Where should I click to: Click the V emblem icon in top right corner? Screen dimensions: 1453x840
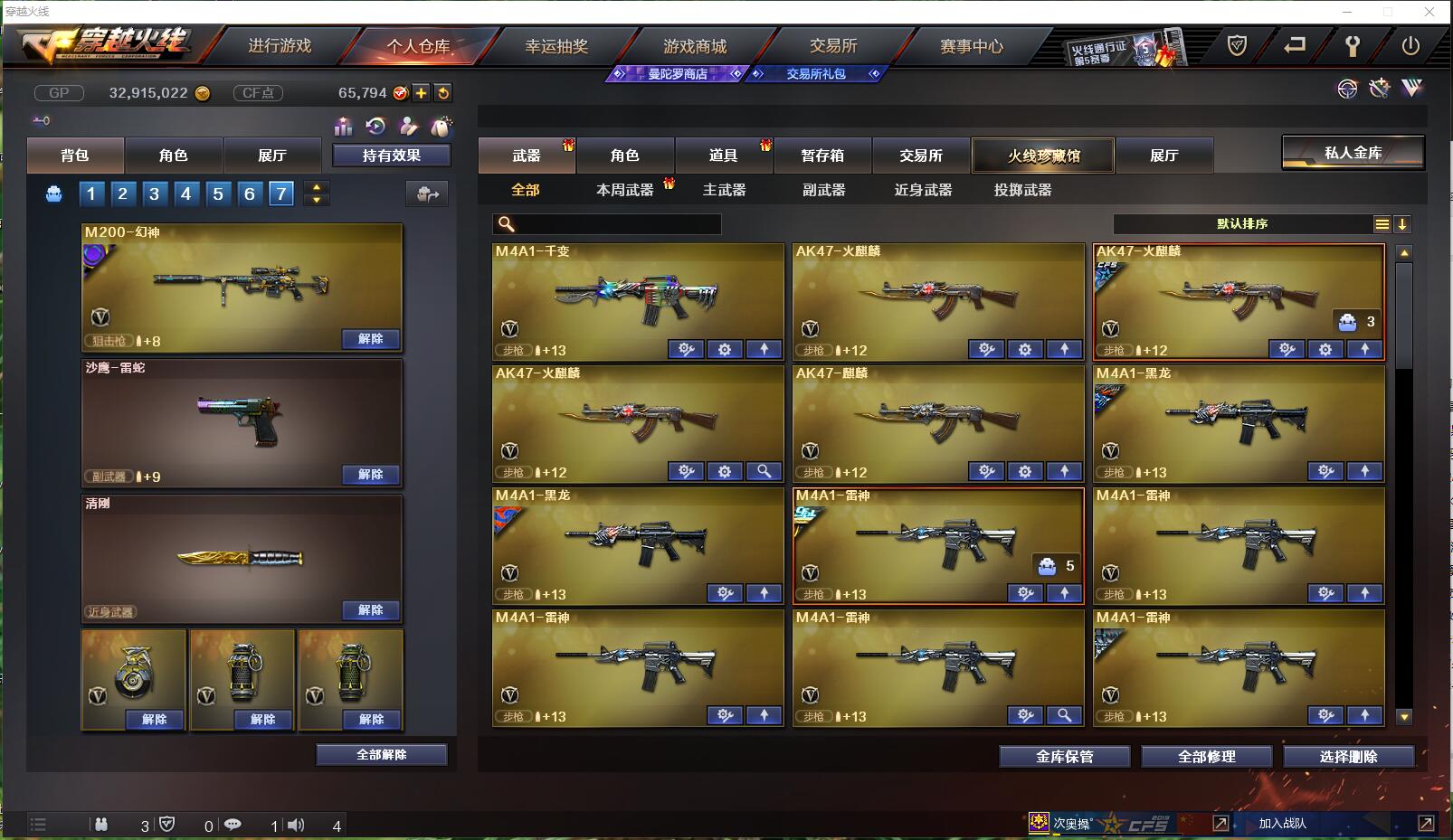(1412, 88)
